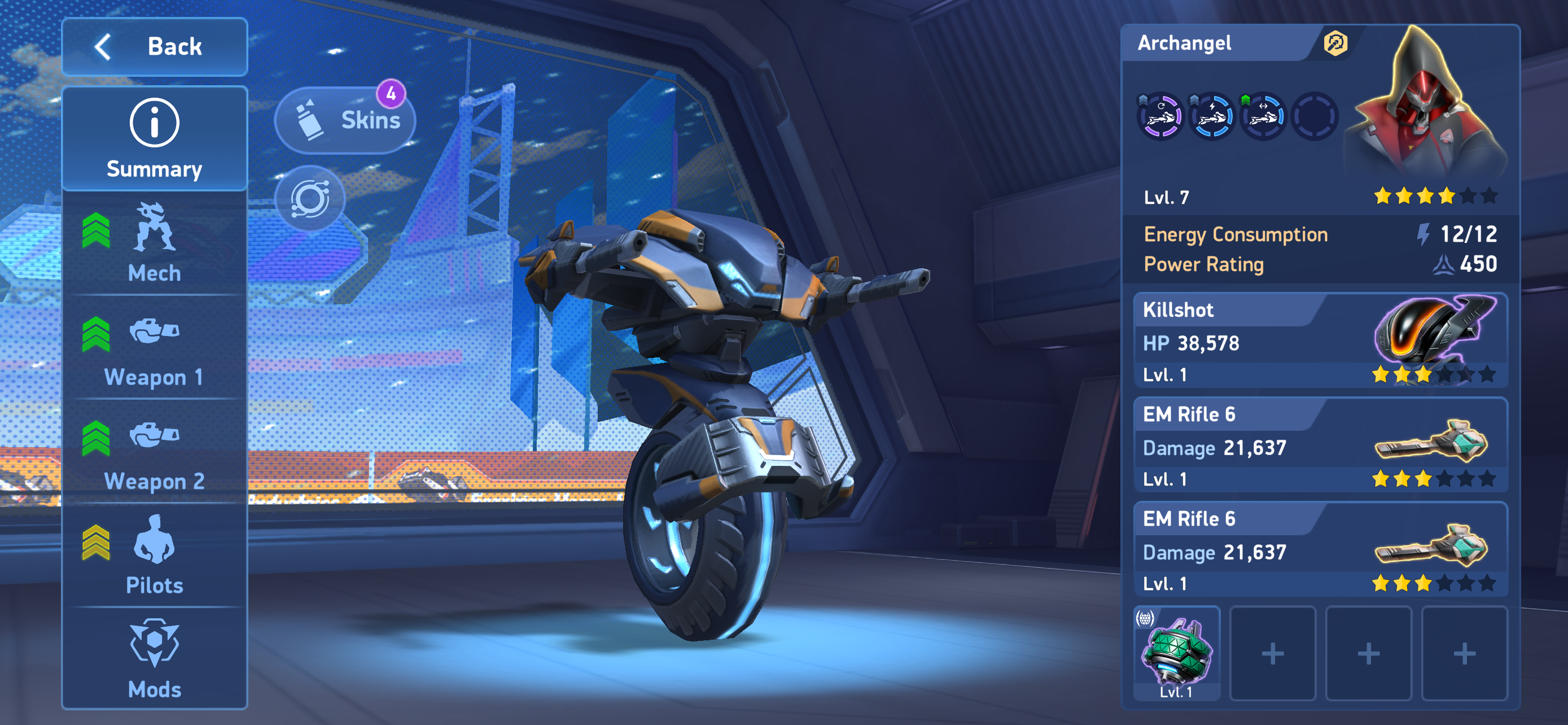Choose the first EM Rifle 6 weapon card
Viewport: 1568px width, 725px height.
point(1320,446)
